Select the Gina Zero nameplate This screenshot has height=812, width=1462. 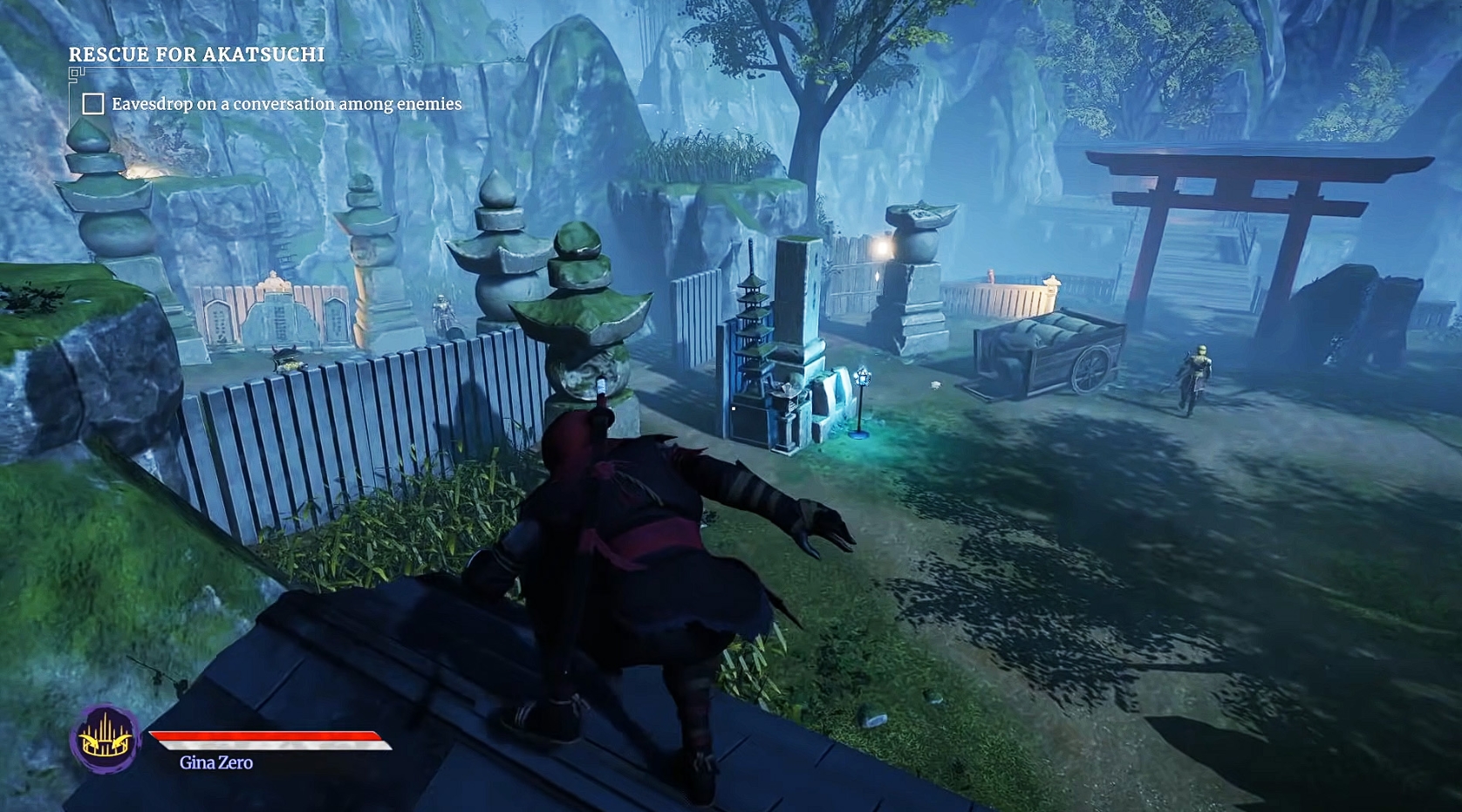click(x=215, y=761)
